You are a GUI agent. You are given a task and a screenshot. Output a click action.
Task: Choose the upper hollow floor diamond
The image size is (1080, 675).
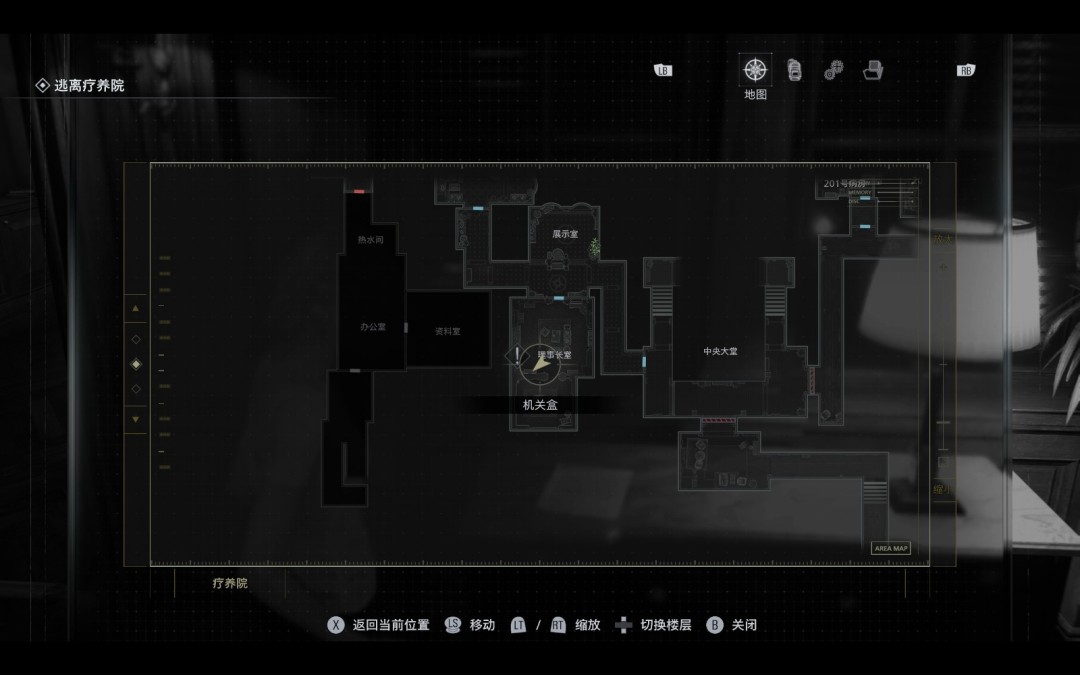pos(136,339)
